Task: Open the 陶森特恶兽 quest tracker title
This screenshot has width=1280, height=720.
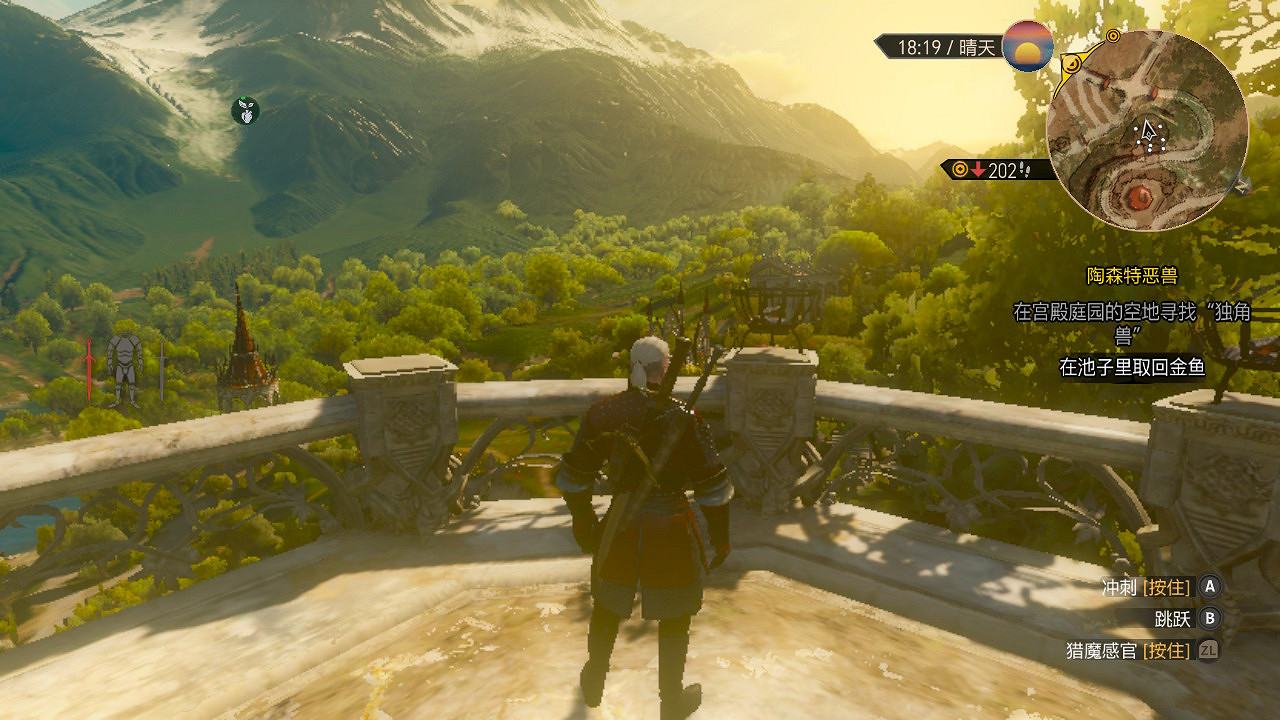Action: click(x=1132, y=276)
